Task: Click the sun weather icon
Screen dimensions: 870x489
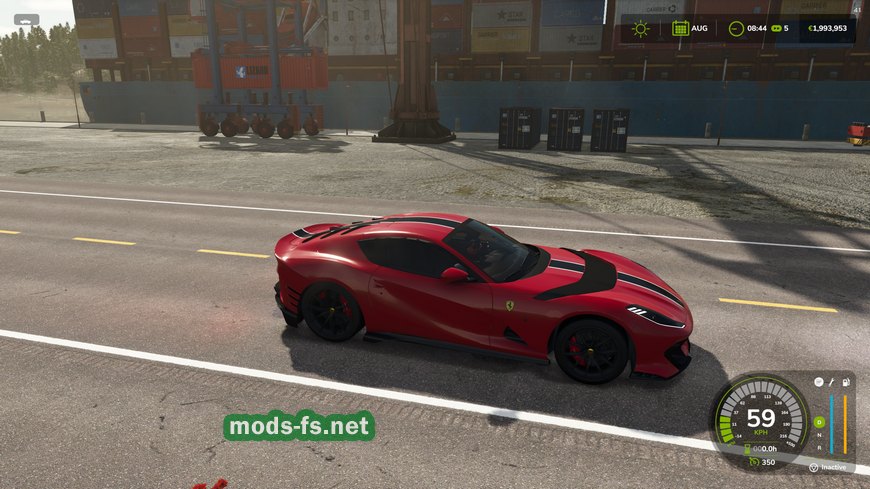Action: coord(641,28)
